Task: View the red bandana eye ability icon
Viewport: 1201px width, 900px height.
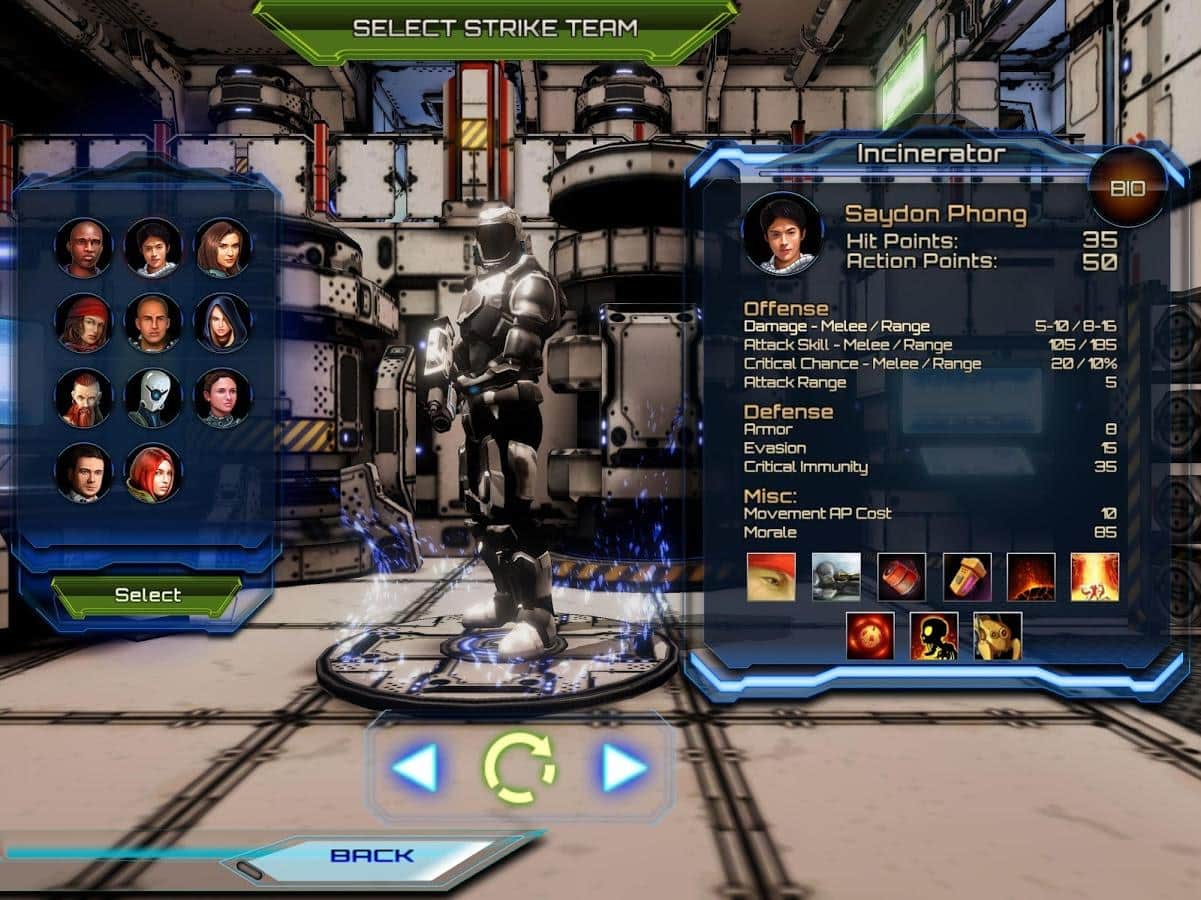Action: [x=772, y=577]
